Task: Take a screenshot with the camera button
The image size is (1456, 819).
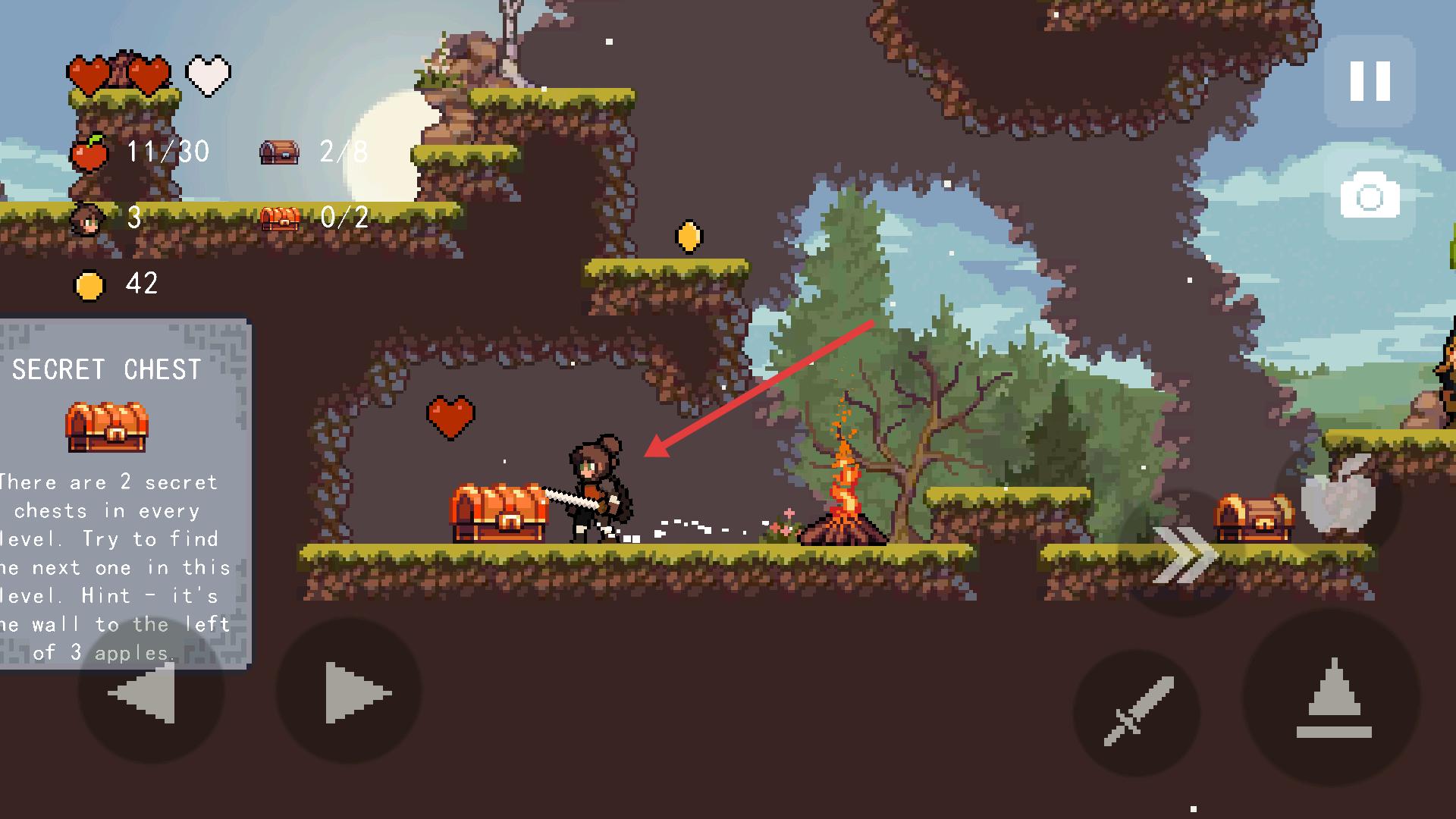Action: [1370, 196]
